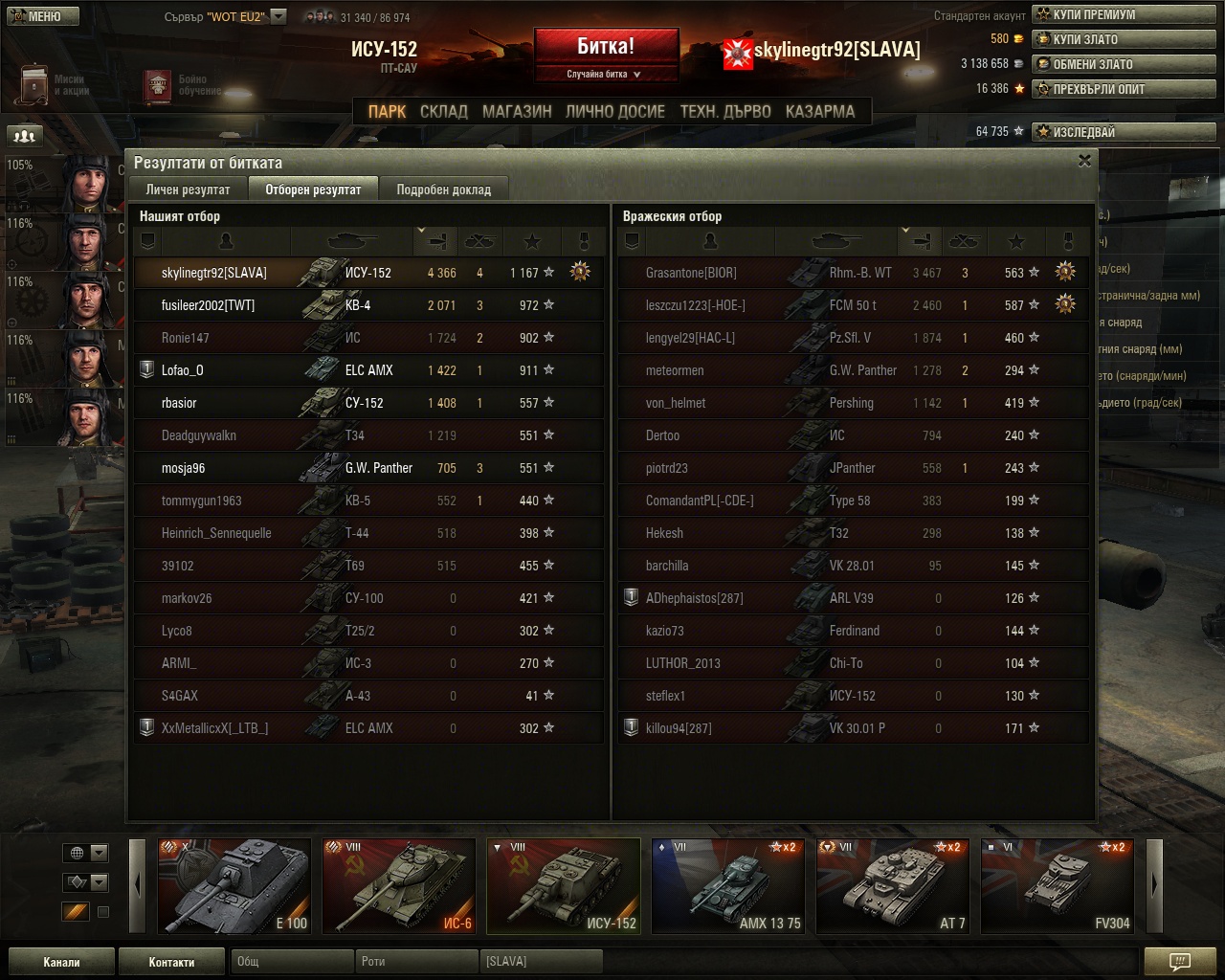Show the ТЕХН. ДЪРВО tech tree
Viewport: 1225px width, 980px height.
[x=724, y=111]
